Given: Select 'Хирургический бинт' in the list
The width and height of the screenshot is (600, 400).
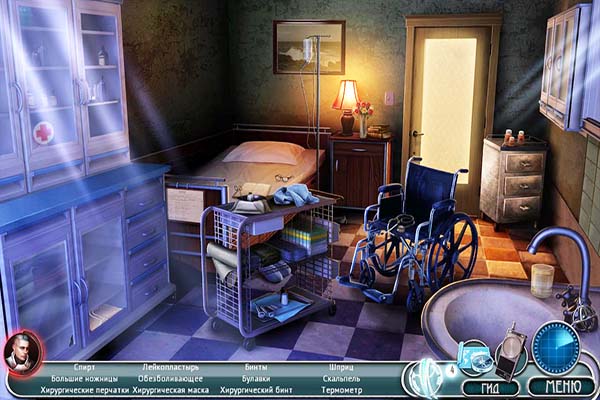Looking at the screenshot, I should [x=256, y=391].
